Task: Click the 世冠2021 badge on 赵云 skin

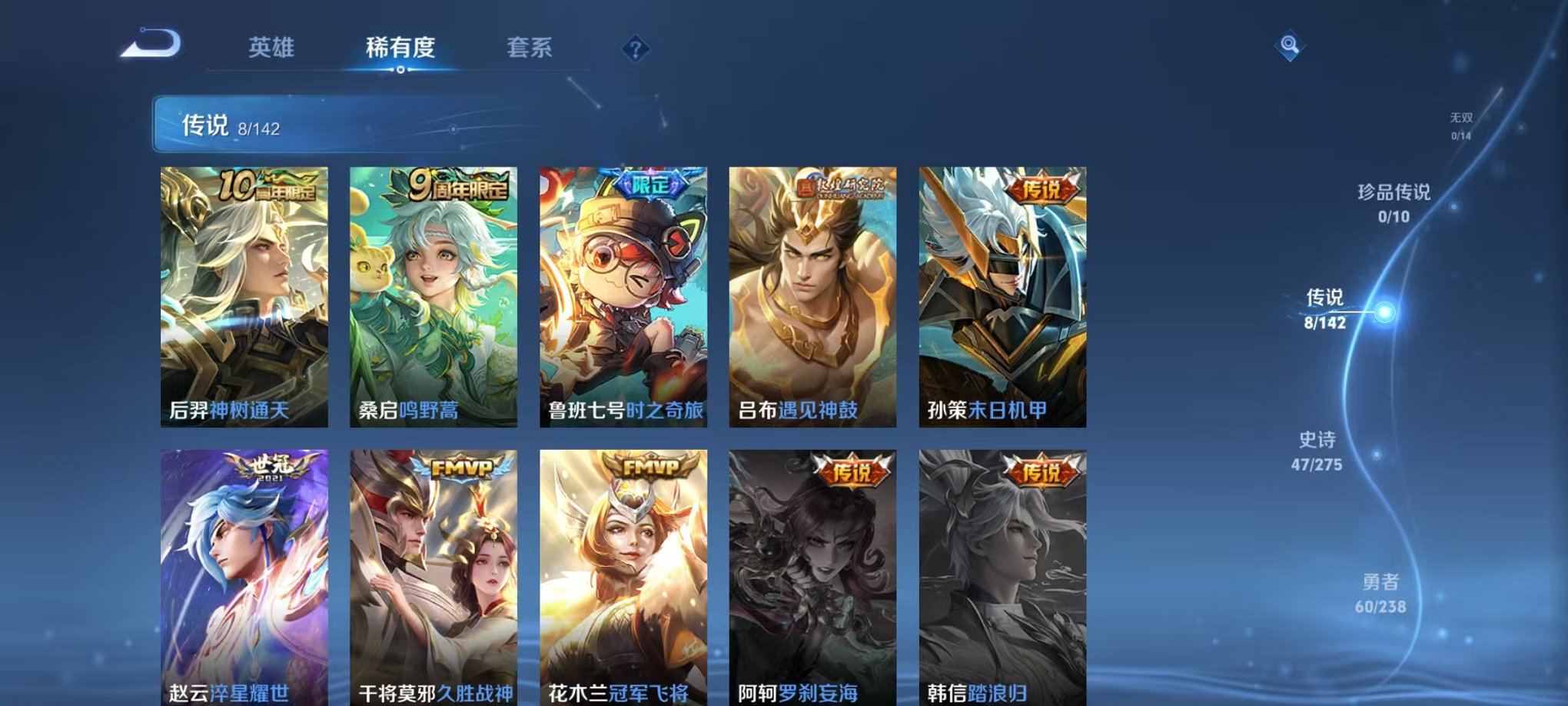Action: 270,467
